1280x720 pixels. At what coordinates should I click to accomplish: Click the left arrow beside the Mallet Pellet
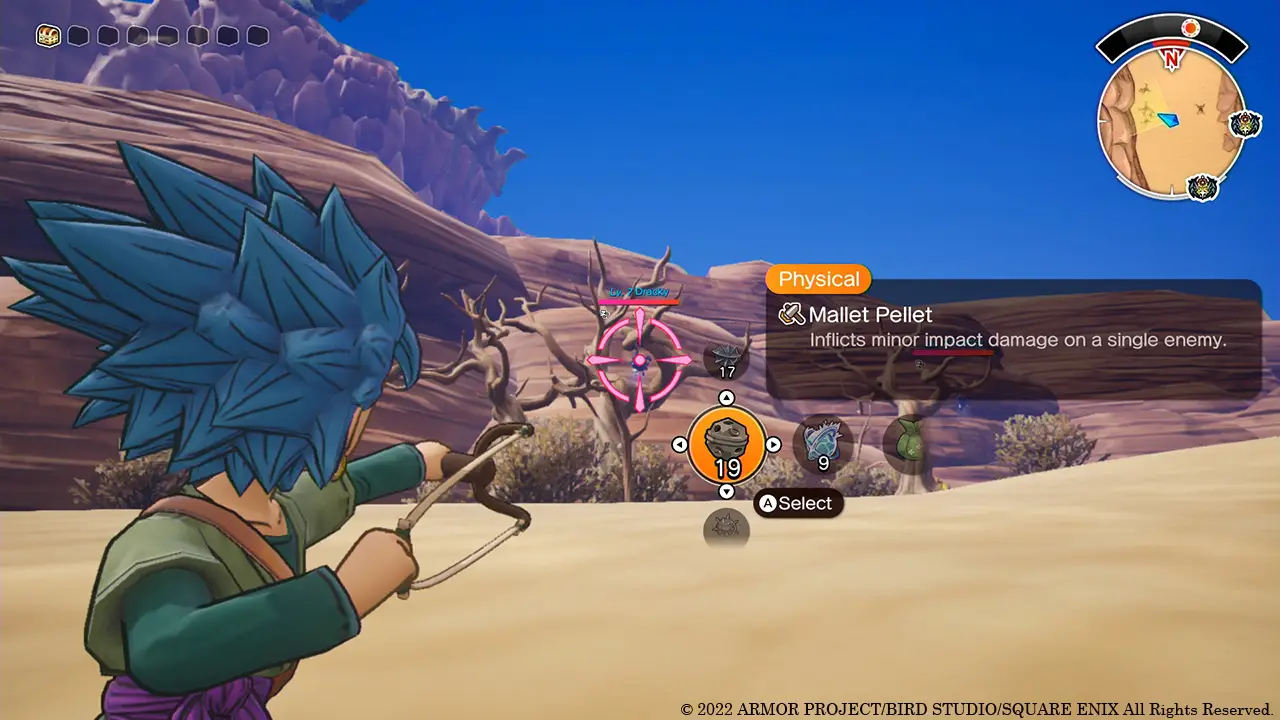[x=681, y=444]
